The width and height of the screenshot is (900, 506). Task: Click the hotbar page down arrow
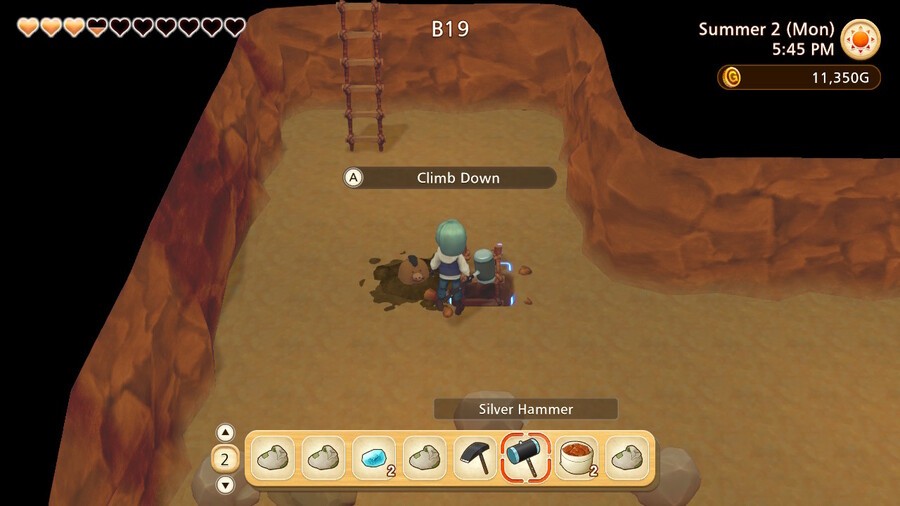(226, 485)
